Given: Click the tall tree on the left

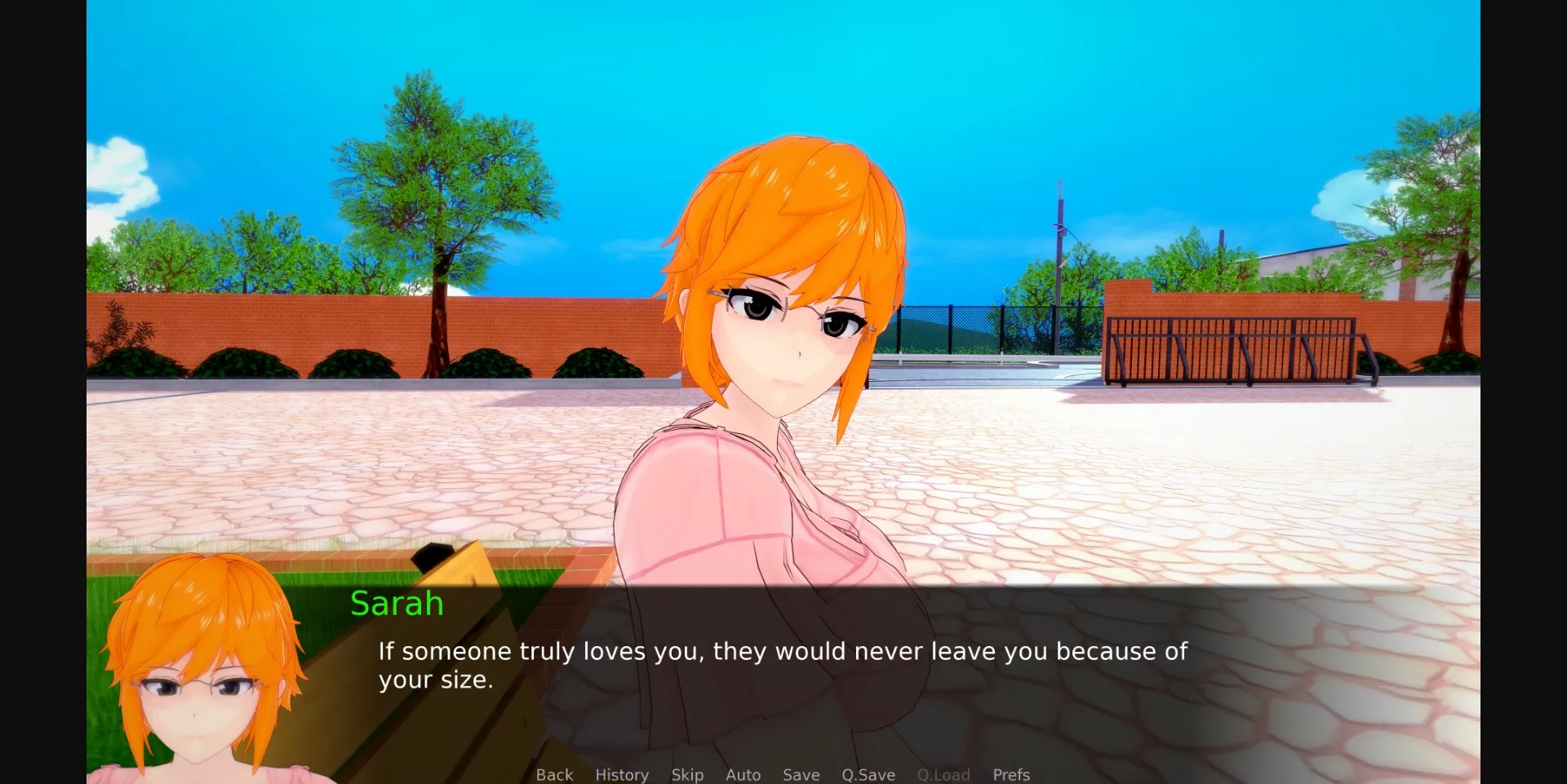Looking at the screenshot, I should click(x=441, y=204).
